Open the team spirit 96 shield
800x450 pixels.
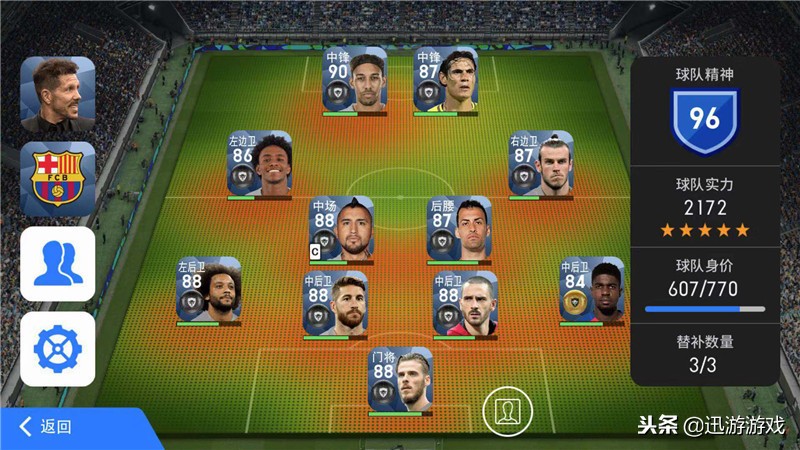click(x=704, y=119)
